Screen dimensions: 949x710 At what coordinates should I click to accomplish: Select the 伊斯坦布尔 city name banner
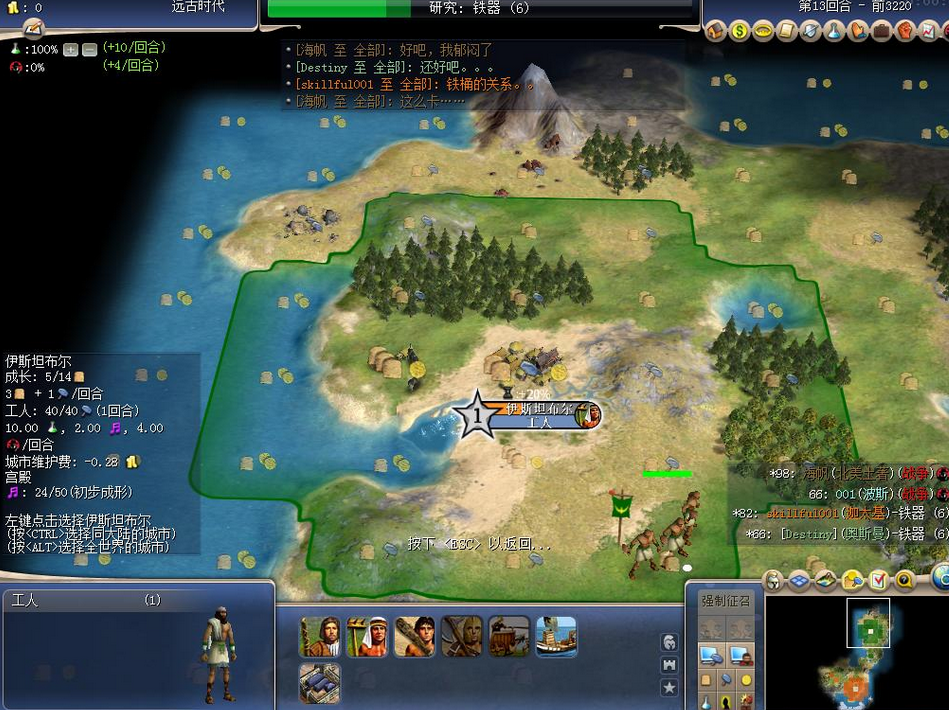click(538, 409)
